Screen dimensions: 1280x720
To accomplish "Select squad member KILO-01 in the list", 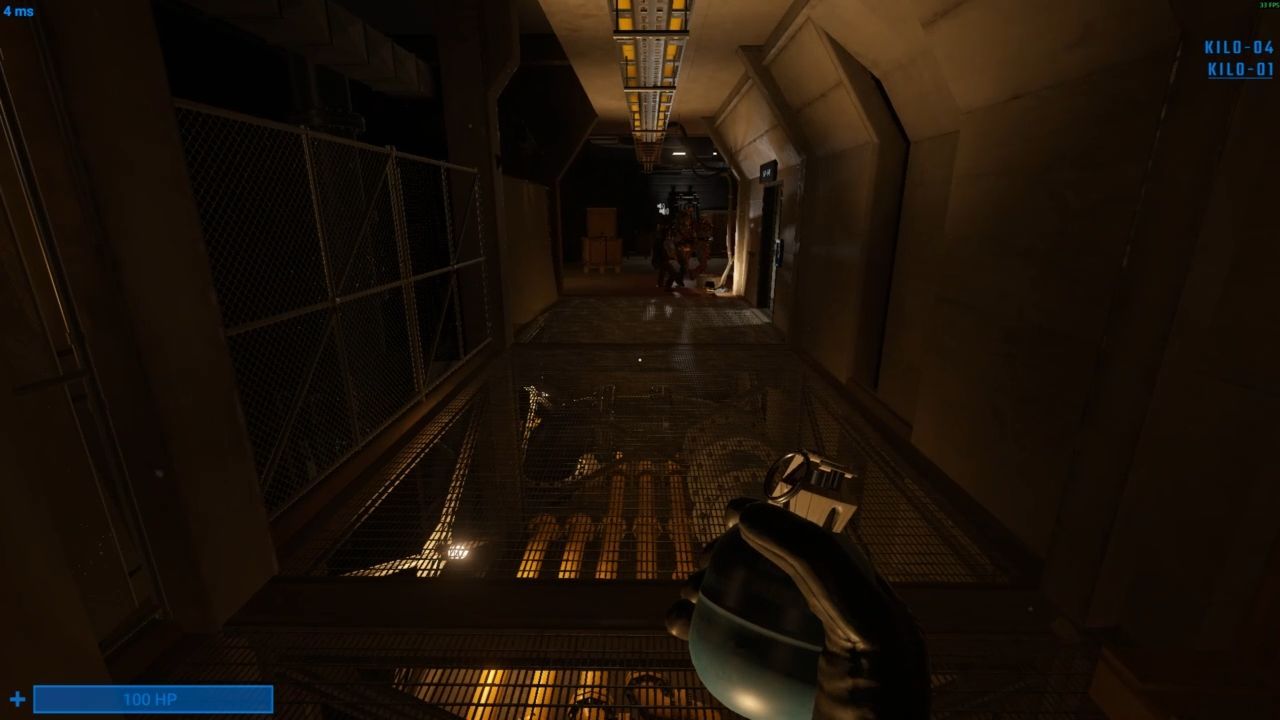I will [x=1240, y=70].
